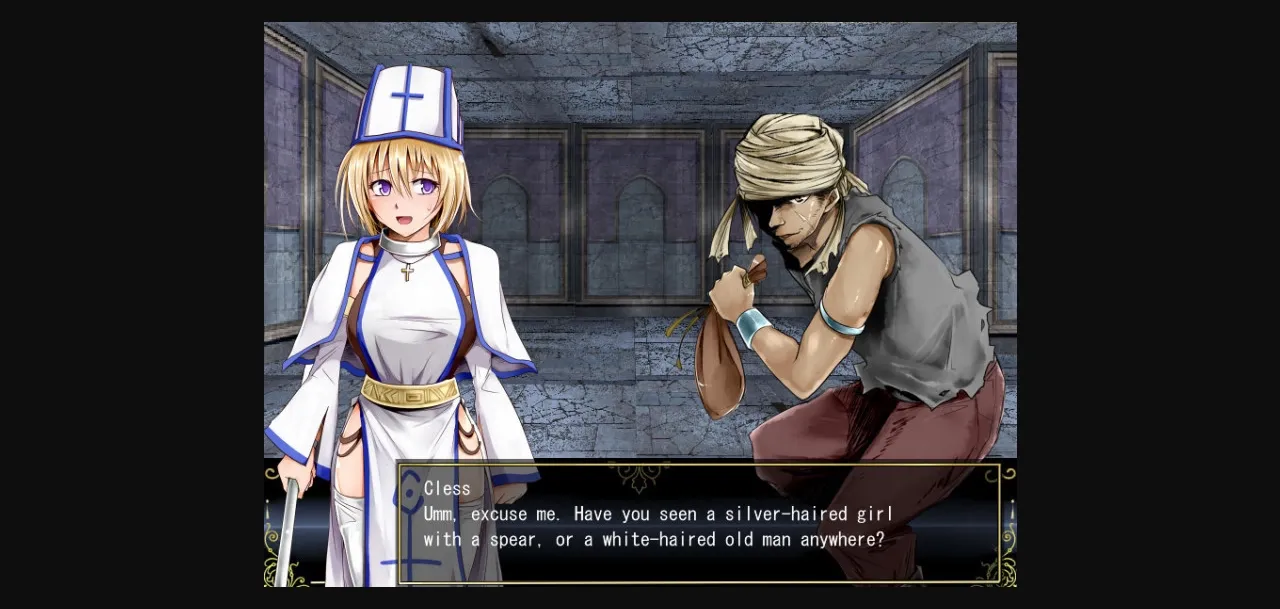Advance Cless's dialogue text box
Image resolution: width=1280 pixels, height=609 pixels.
click(699, 522)
